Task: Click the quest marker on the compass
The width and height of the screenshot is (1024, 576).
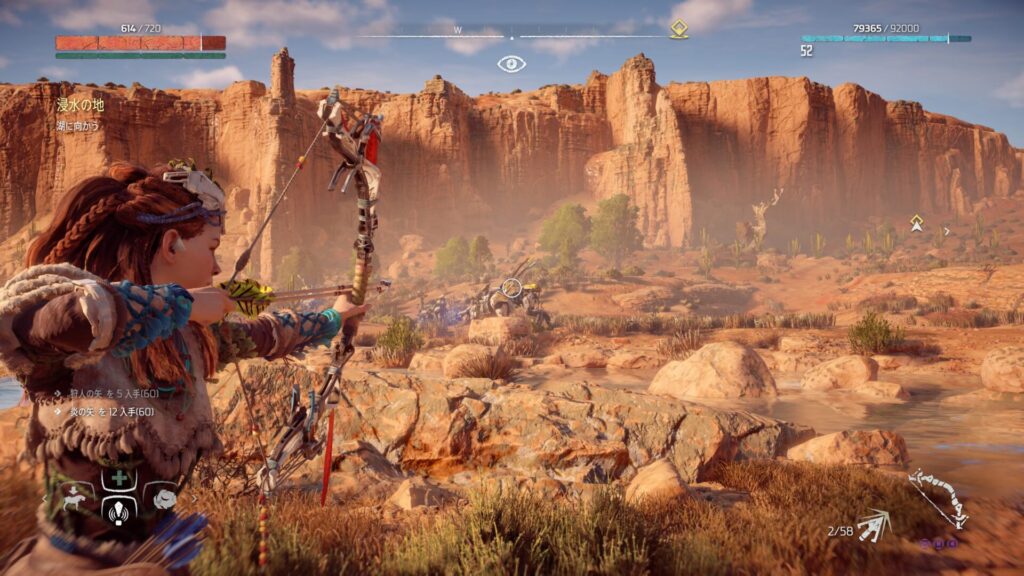Action: click(x=678, y=29)
